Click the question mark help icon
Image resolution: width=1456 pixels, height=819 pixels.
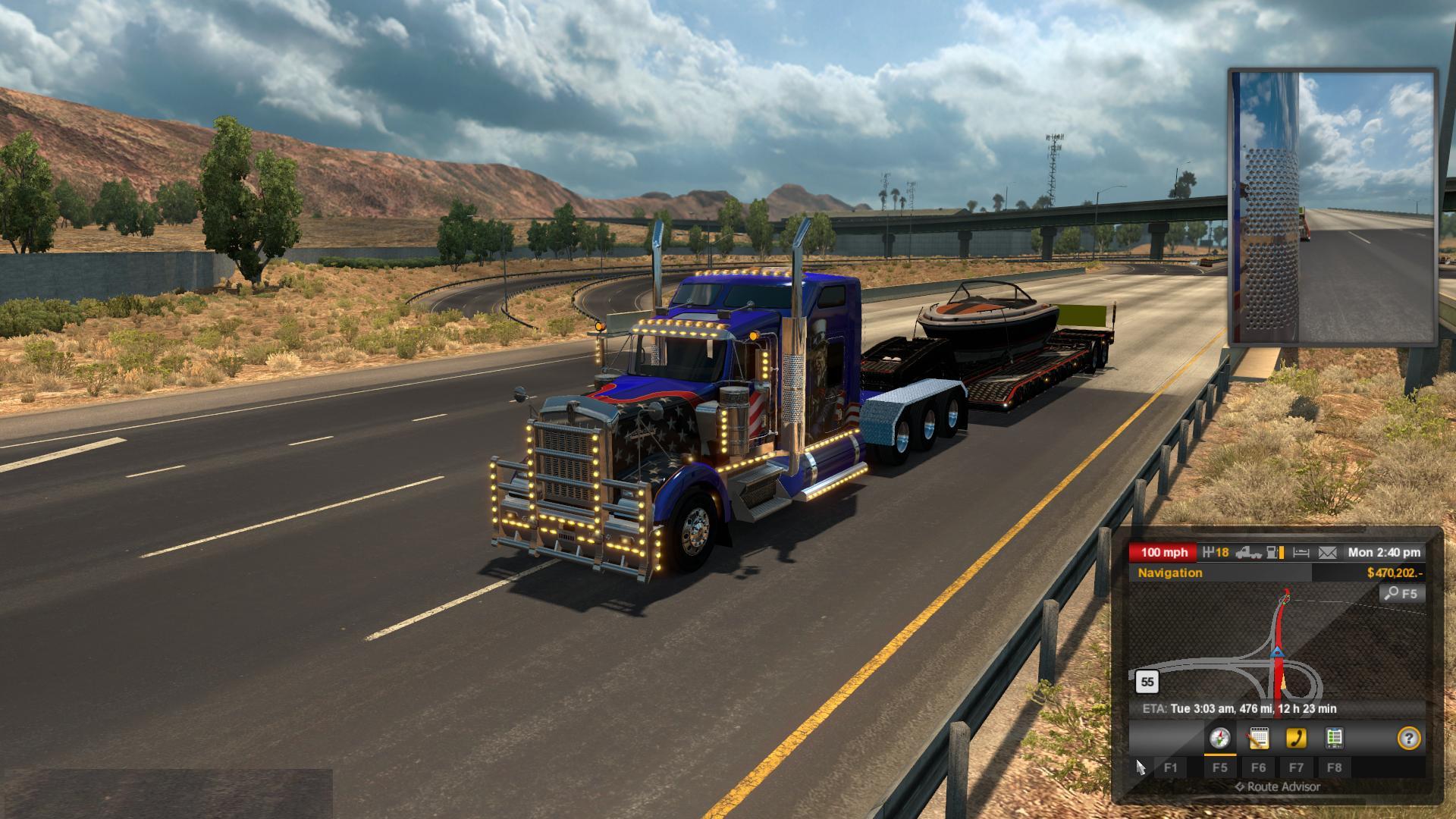1408,738
